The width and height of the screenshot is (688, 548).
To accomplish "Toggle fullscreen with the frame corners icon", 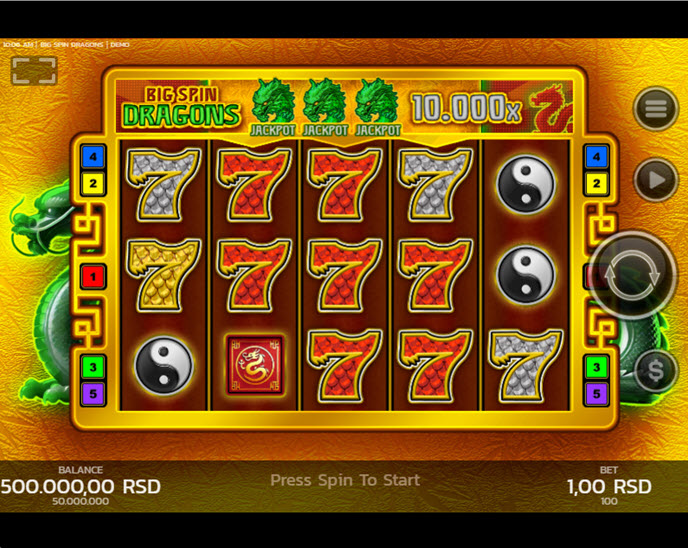I will point(34,70).
